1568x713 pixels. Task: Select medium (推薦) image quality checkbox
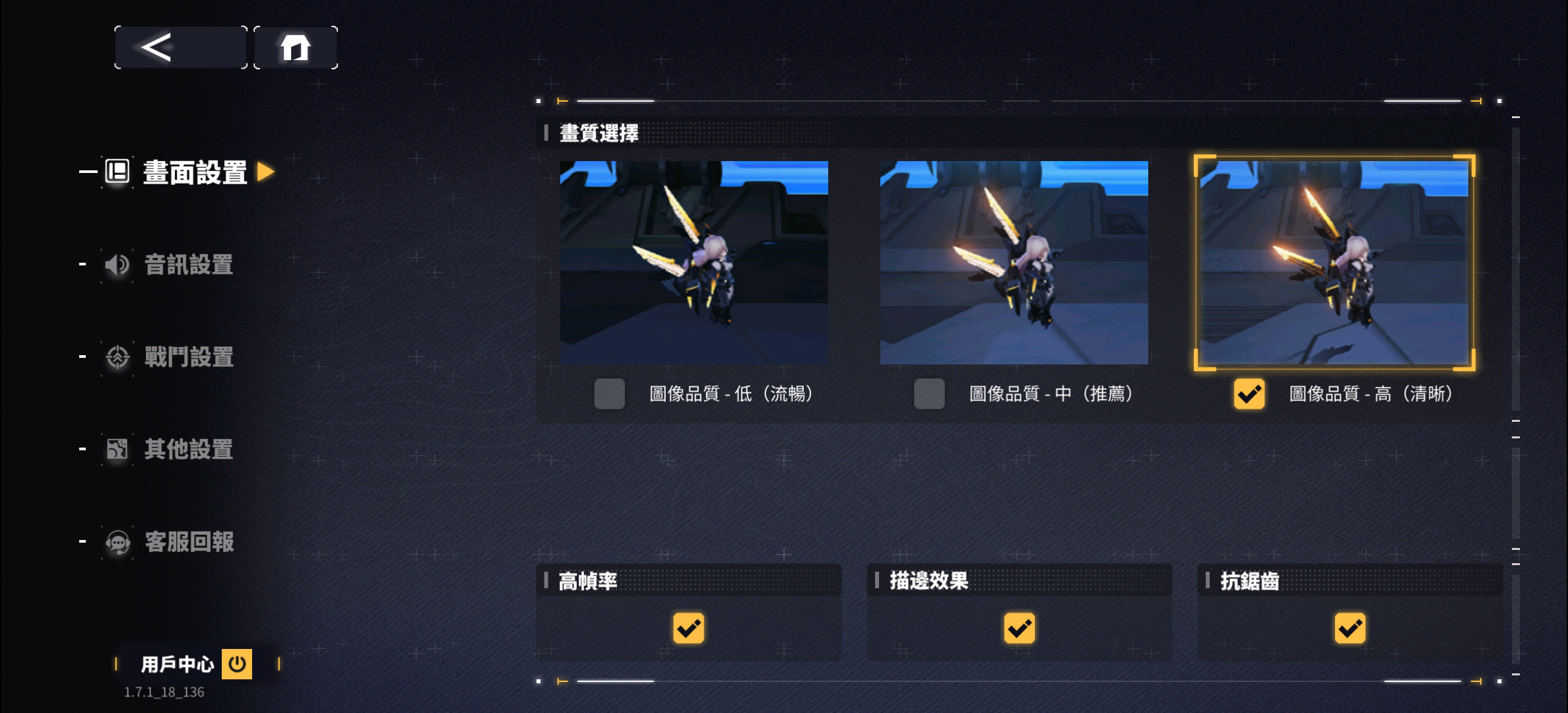click(x=929, y=394)
